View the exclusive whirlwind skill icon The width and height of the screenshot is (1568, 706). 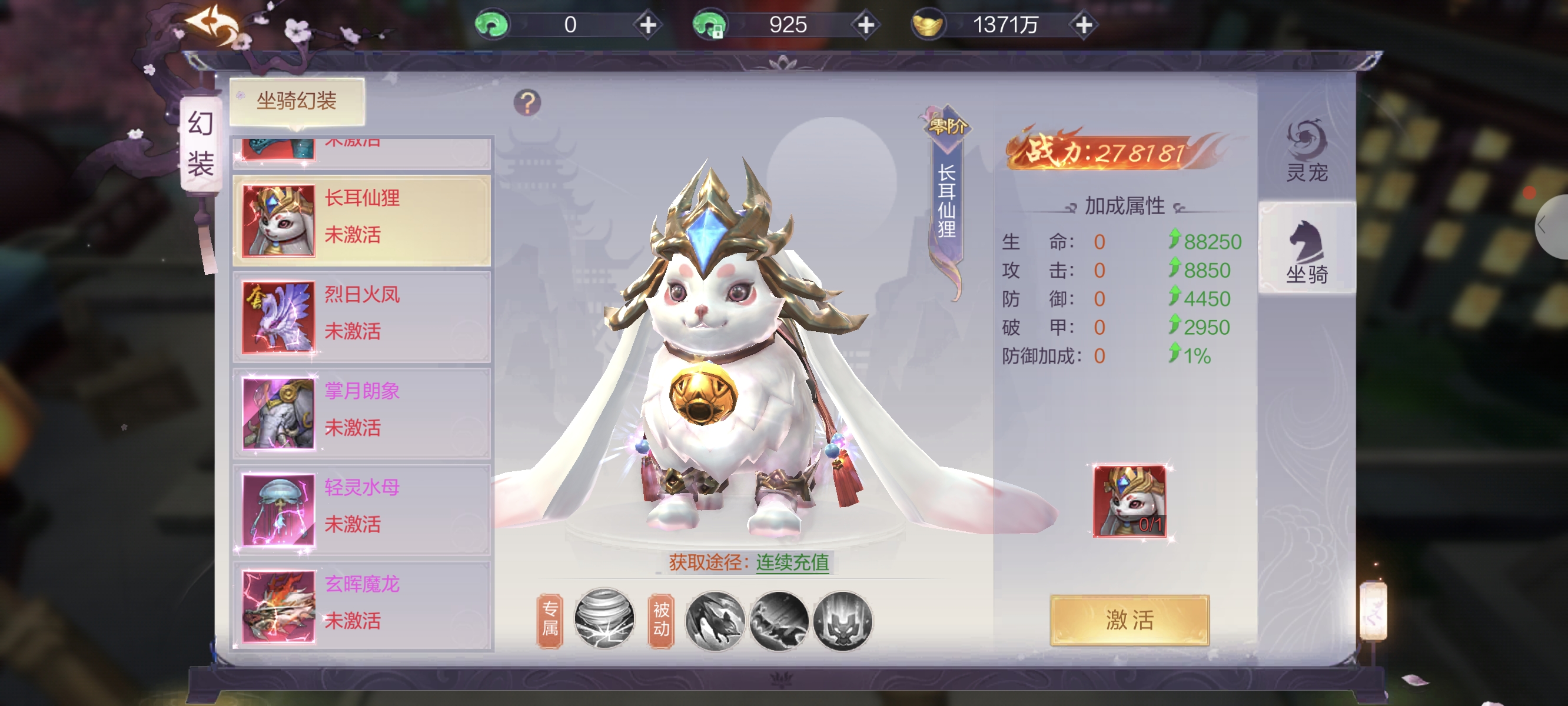click(x=604, y=619)
